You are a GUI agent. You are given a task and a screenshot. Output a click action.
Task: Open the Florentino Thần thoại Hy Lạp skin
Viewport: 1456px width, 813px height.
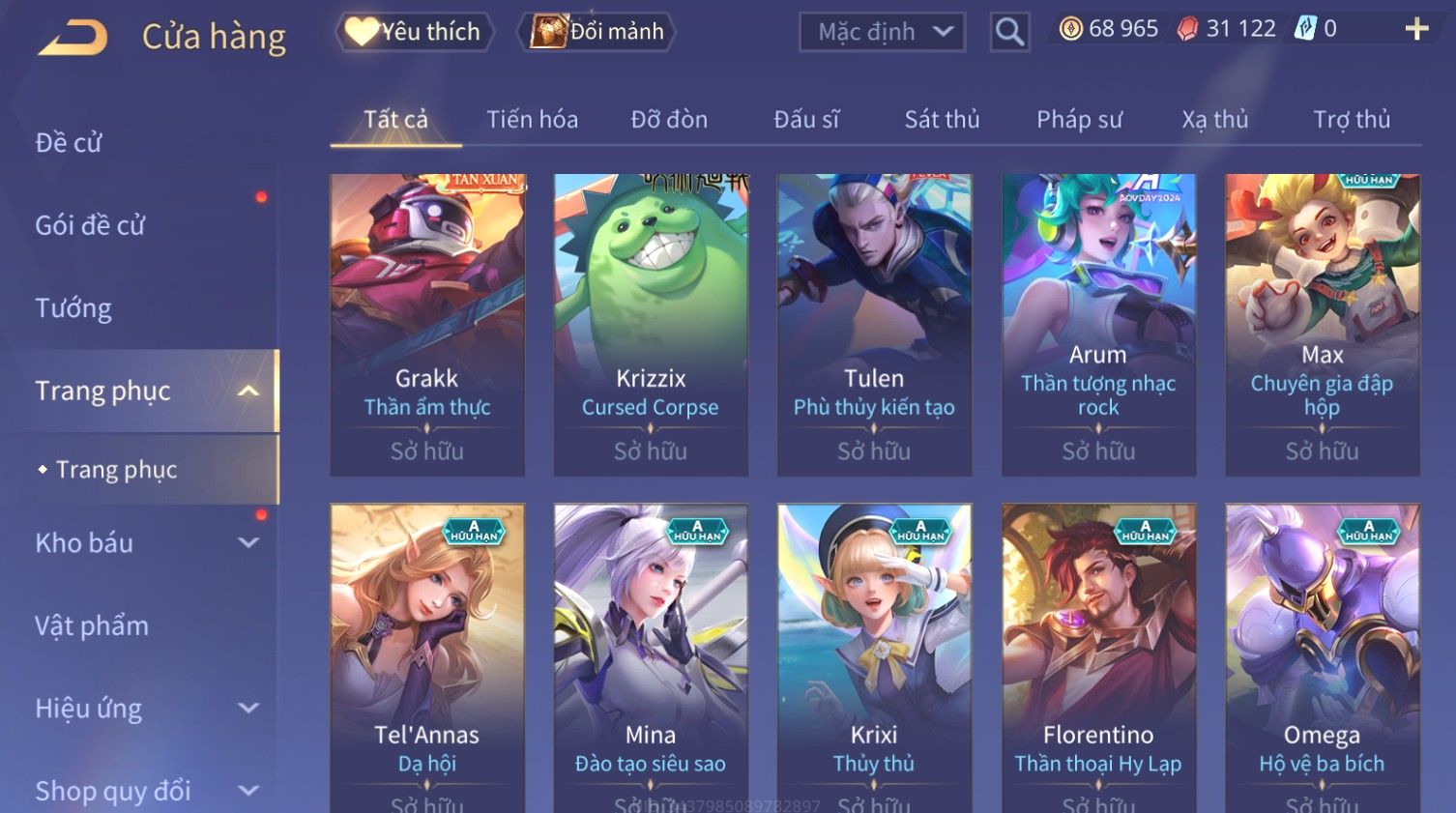(1098, 657)
